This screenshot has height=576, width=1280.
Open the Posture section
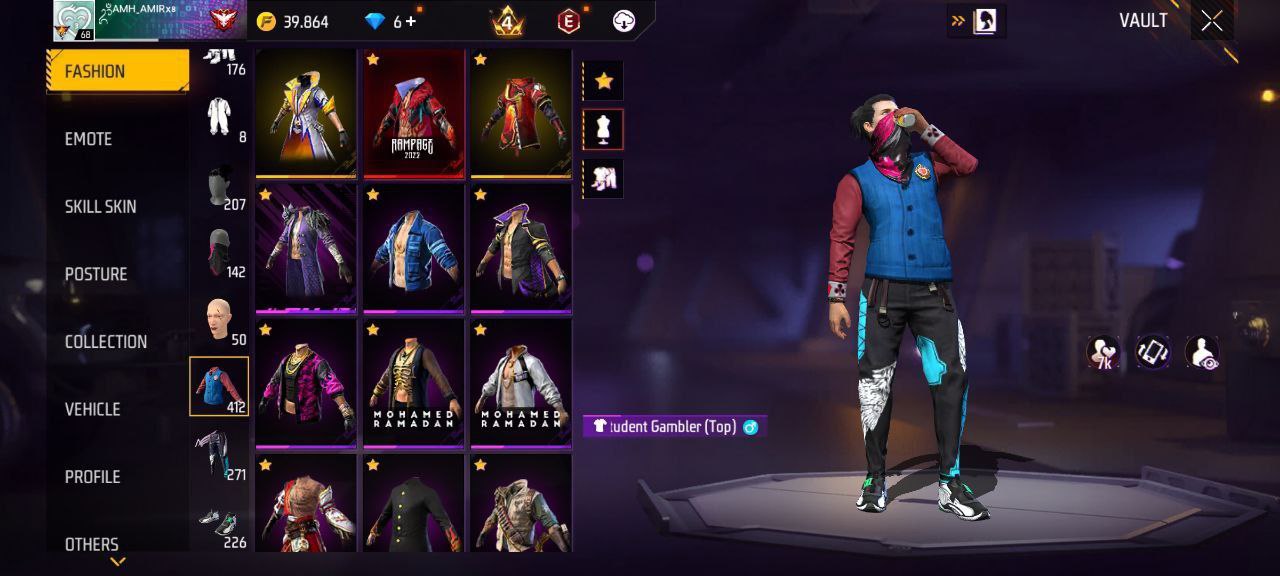(x=96, y=274)
